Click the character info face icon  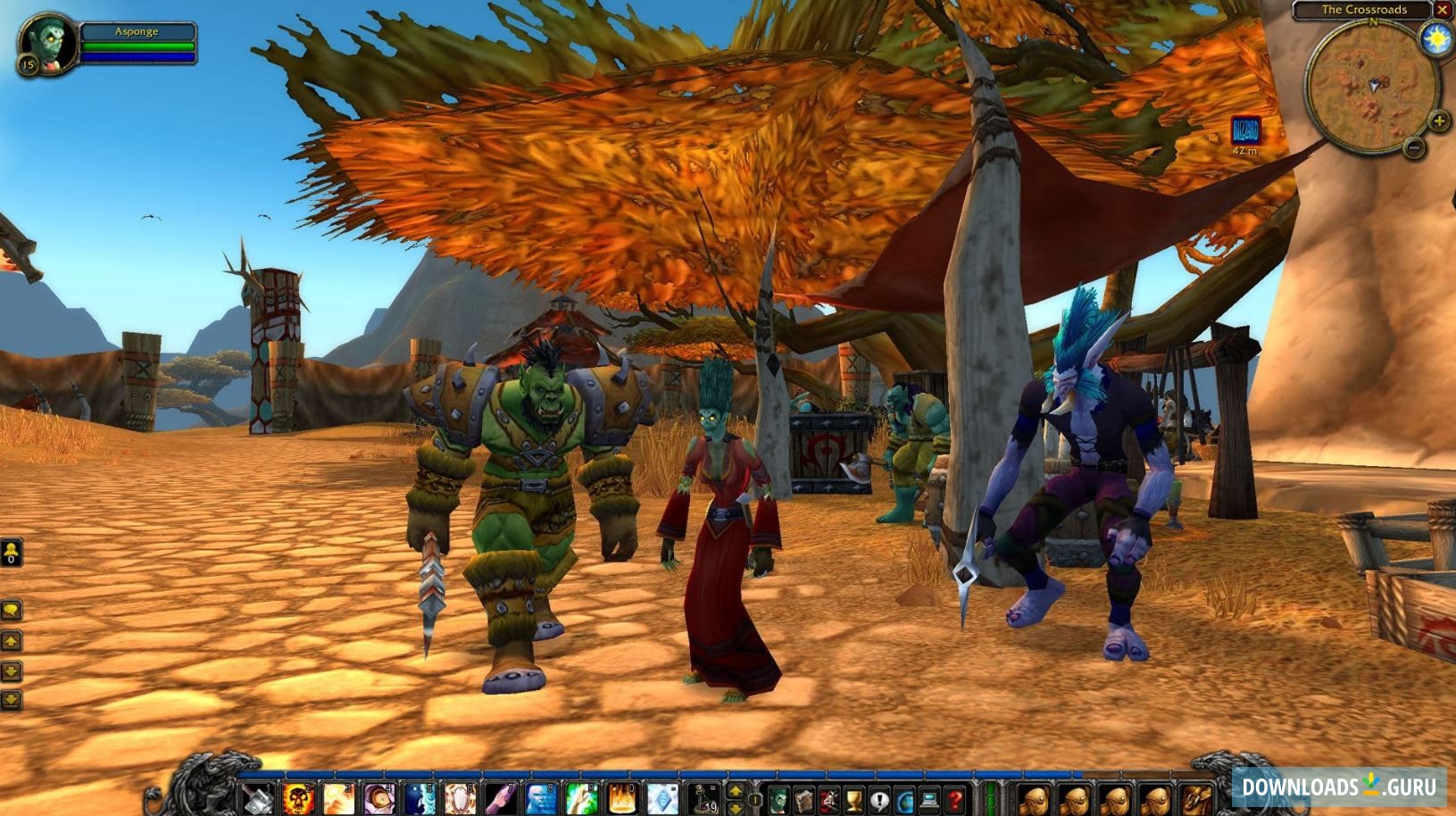coord(778,799)
